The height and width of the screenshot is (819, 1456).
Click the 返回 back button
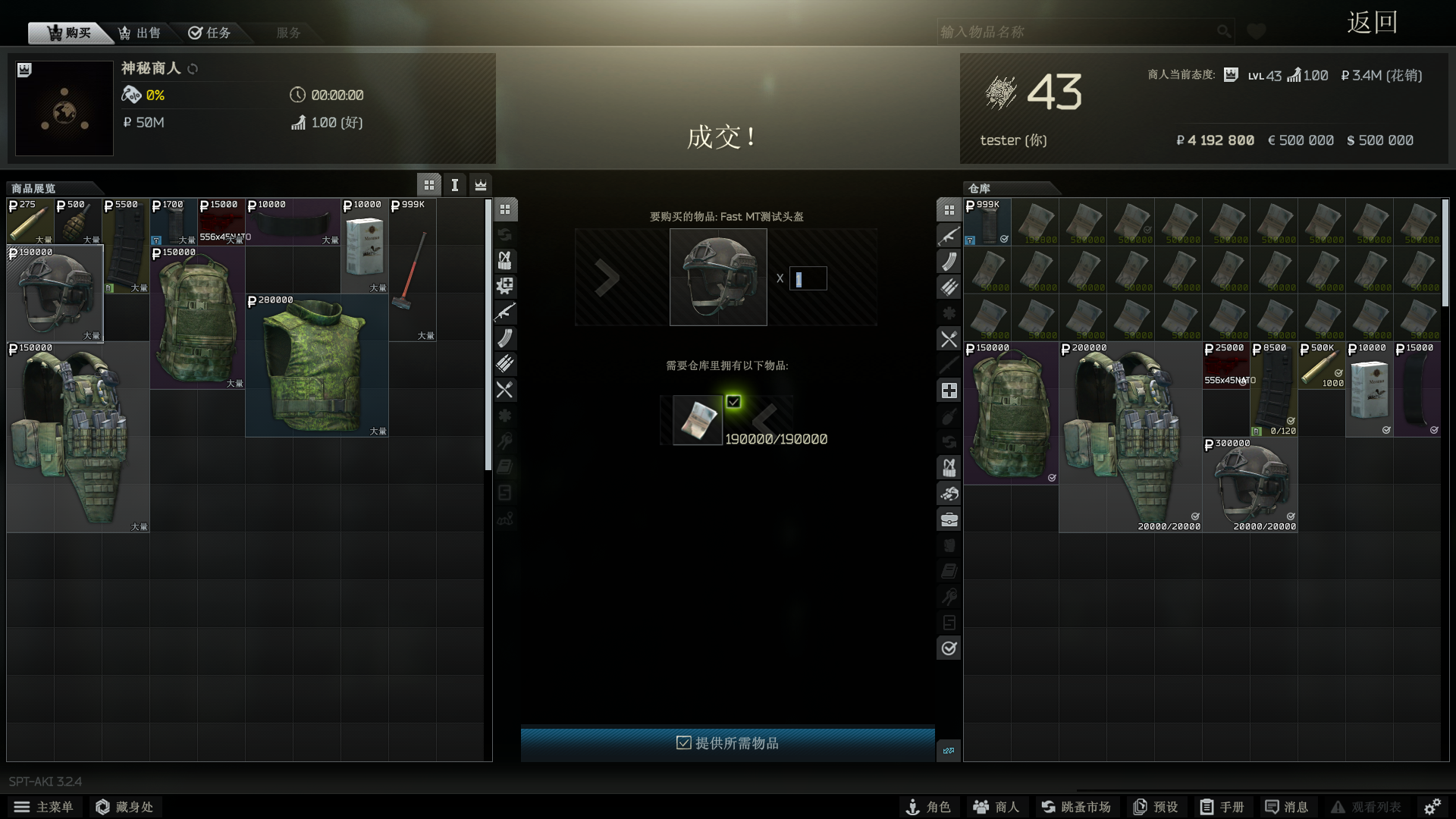tap(1372, 23)
